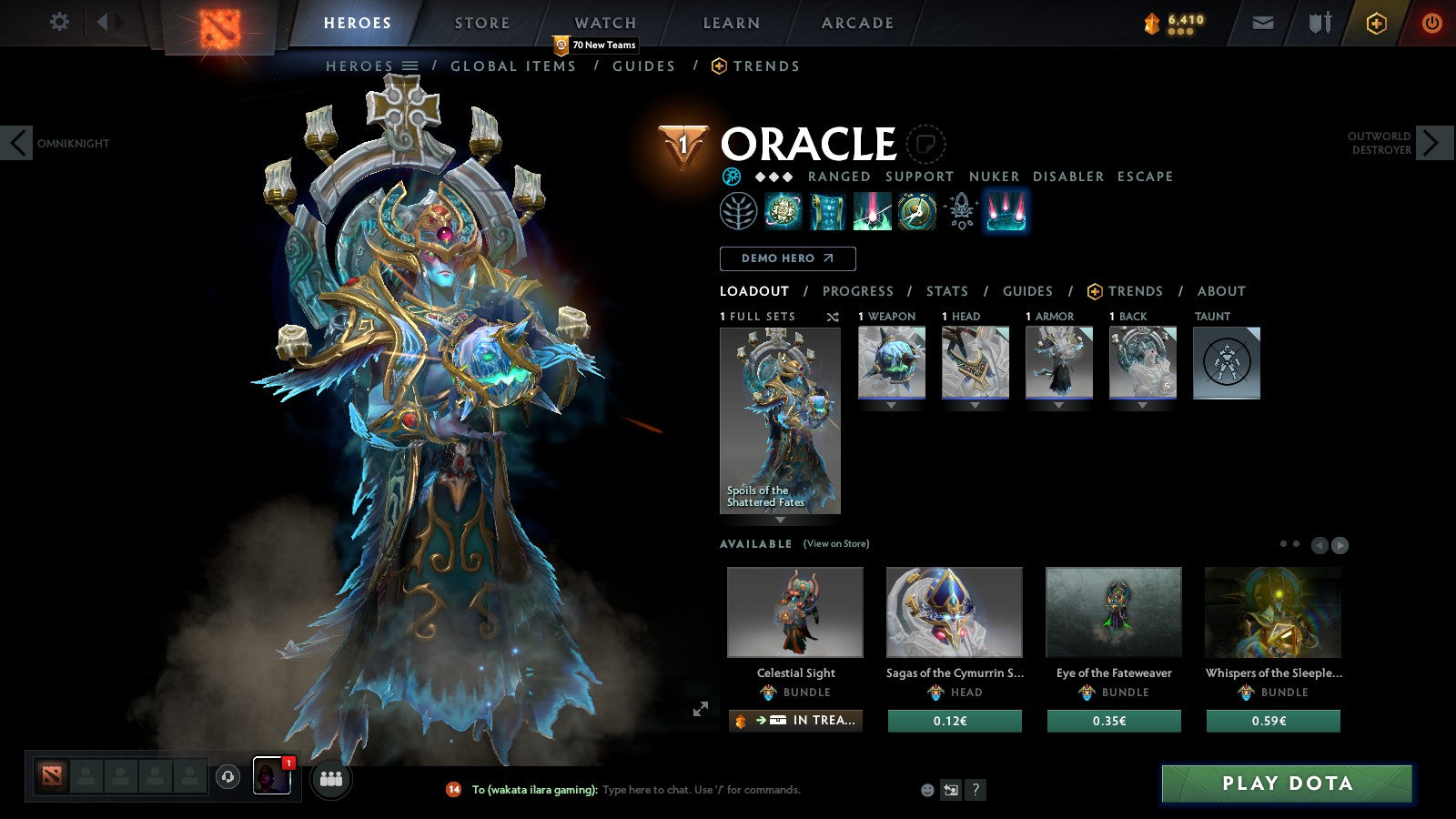The height and width of the screenshot is (819, 1456).
Task: Toggle shuffle on the Full Sets loadout
Action: pyautogui.click(x=833, y=316)
